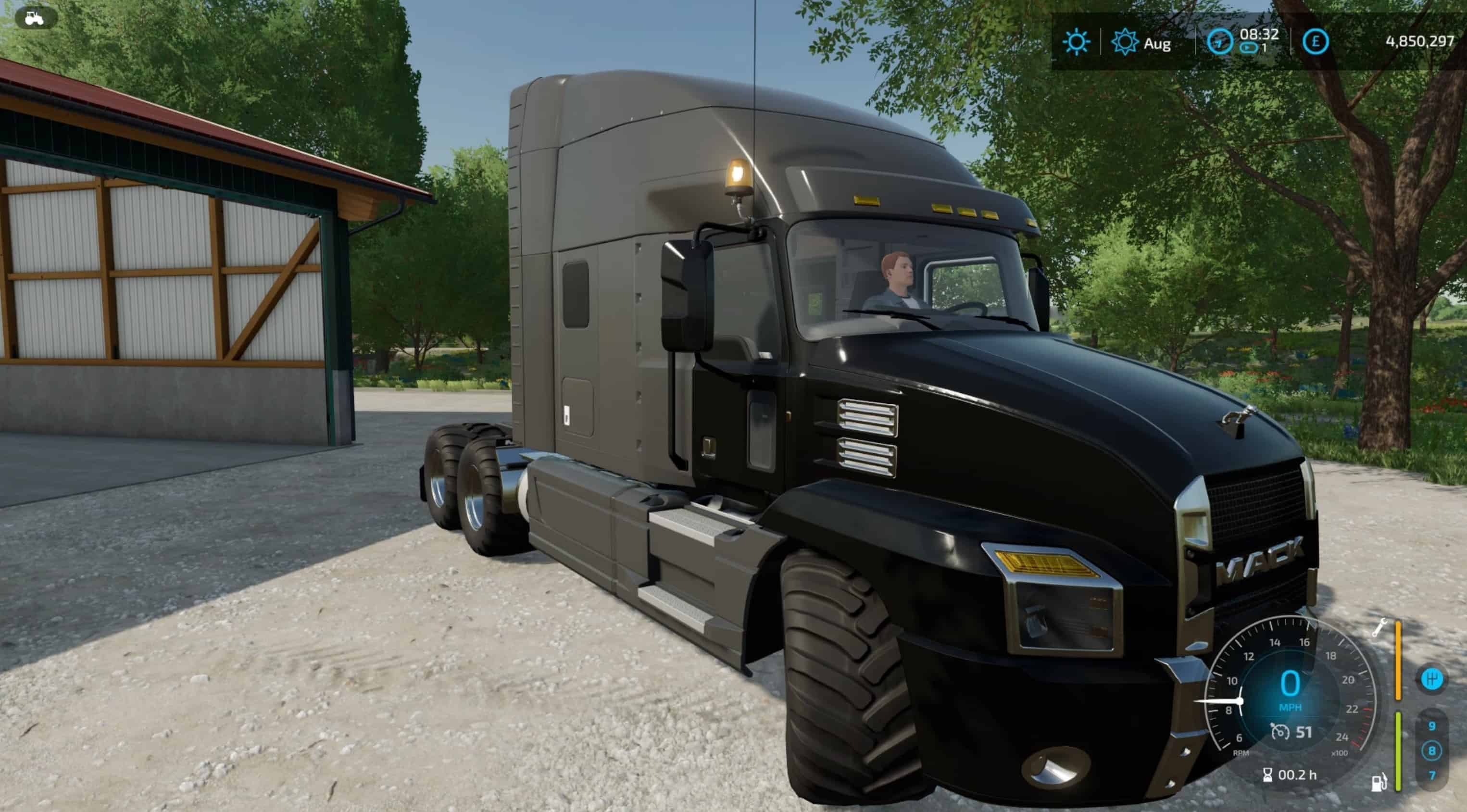Click the pound currency money icon

coord(1315,41)
